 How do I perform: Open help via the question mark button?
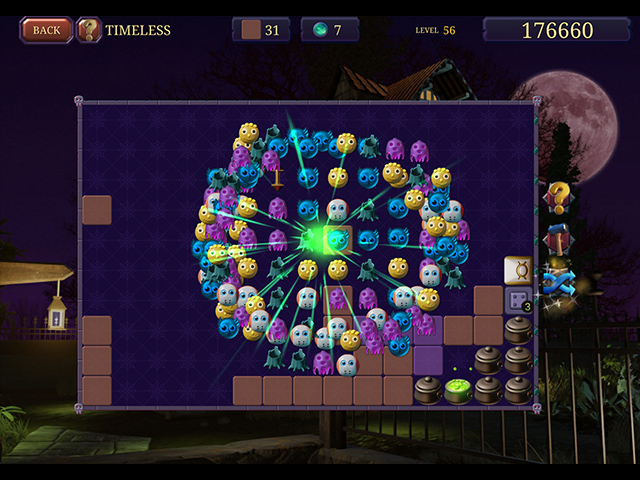pos(89,30)
